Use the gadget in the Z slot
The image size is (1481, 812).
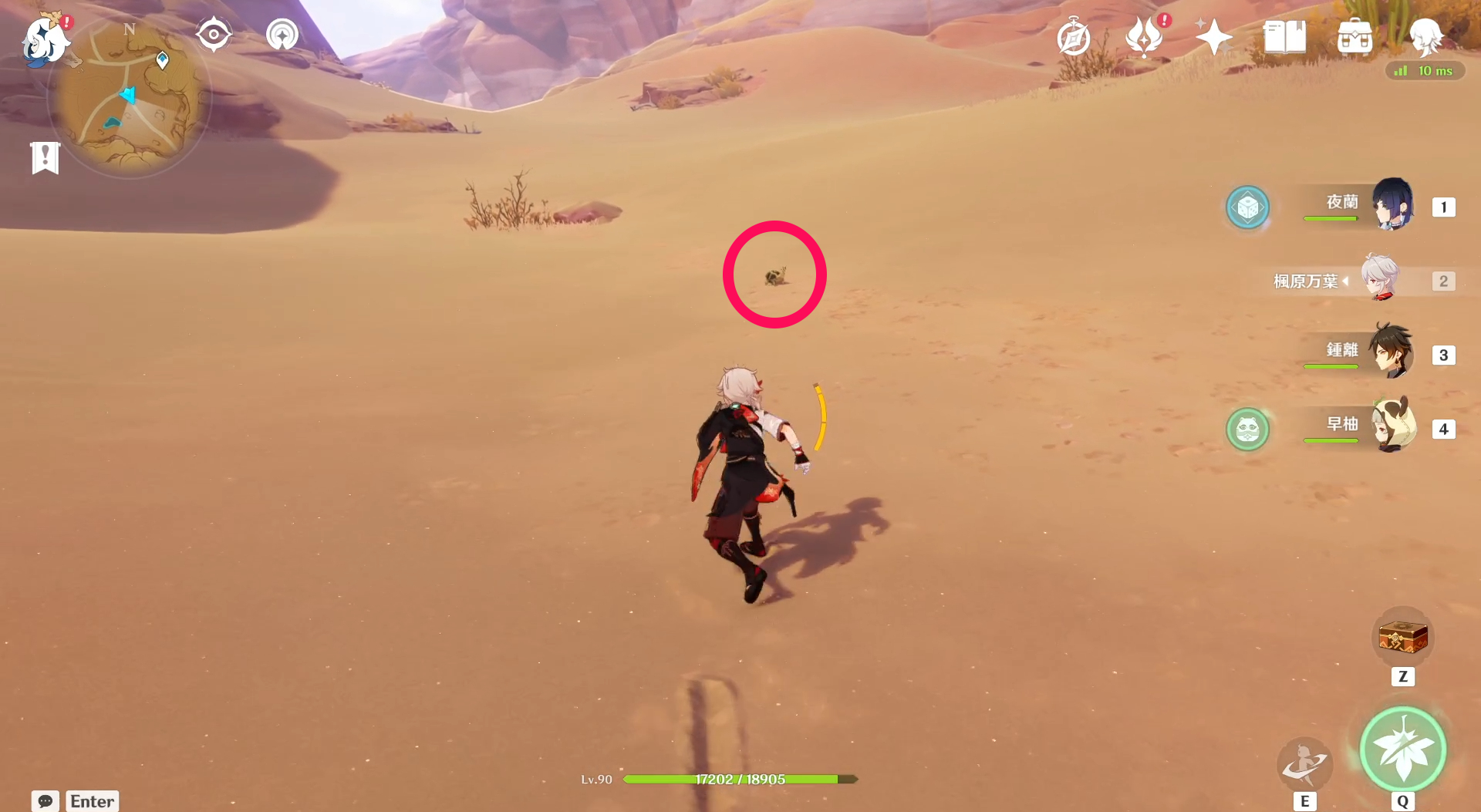(x=1403, y=636)
